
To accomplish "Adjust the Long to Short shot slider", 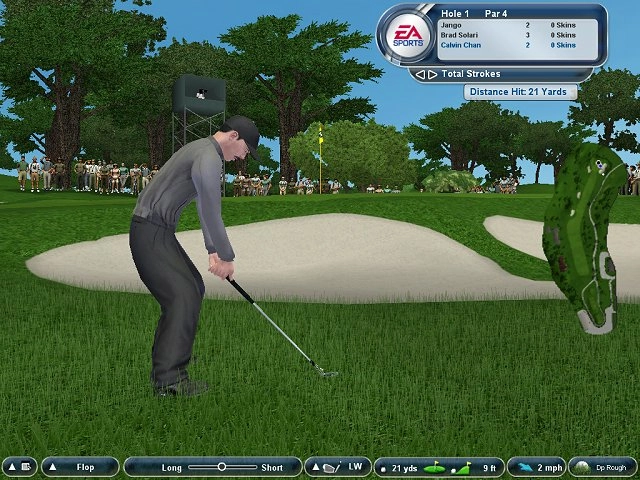I will (x=222, y=467).
